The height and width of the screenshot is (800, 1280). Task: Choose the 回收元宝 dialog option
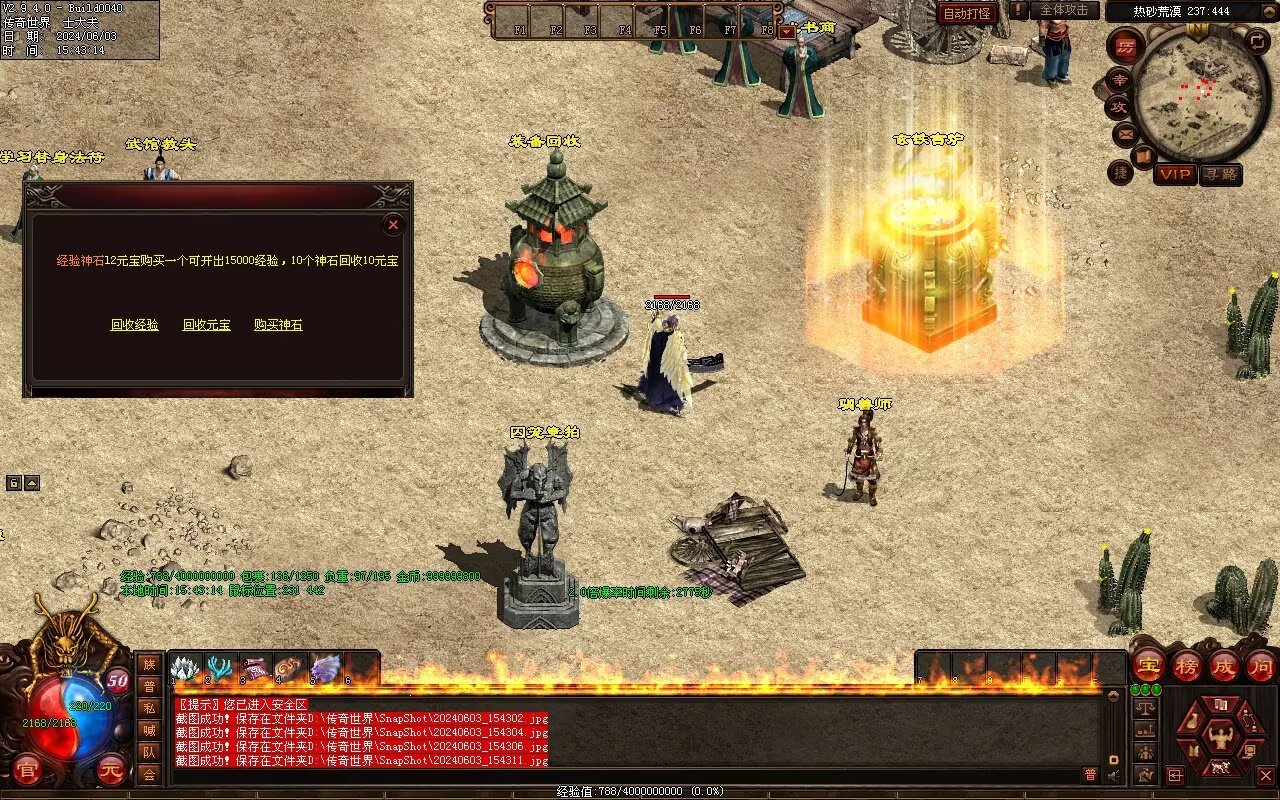207,325
